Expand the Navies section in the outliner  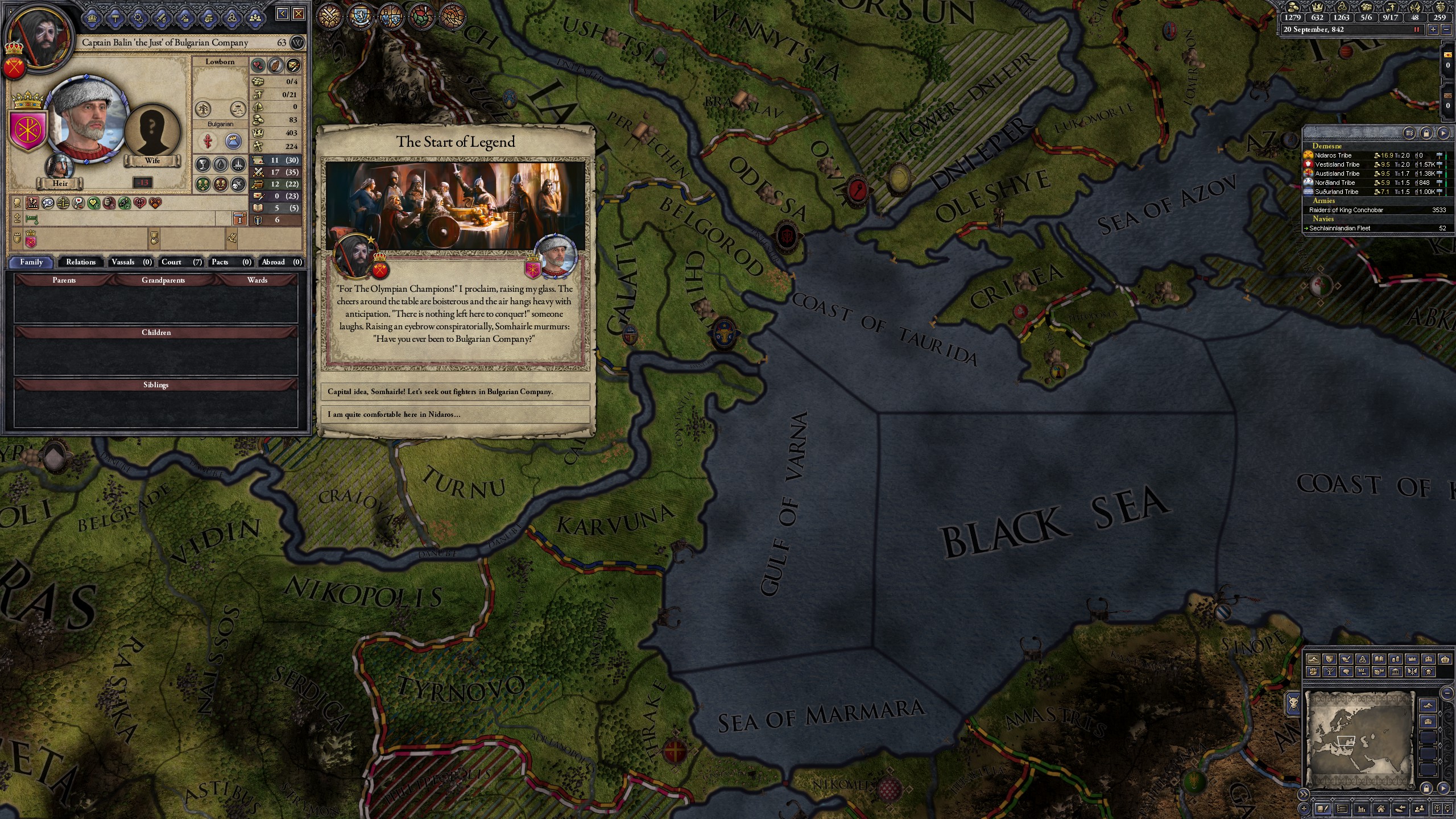1324,218
